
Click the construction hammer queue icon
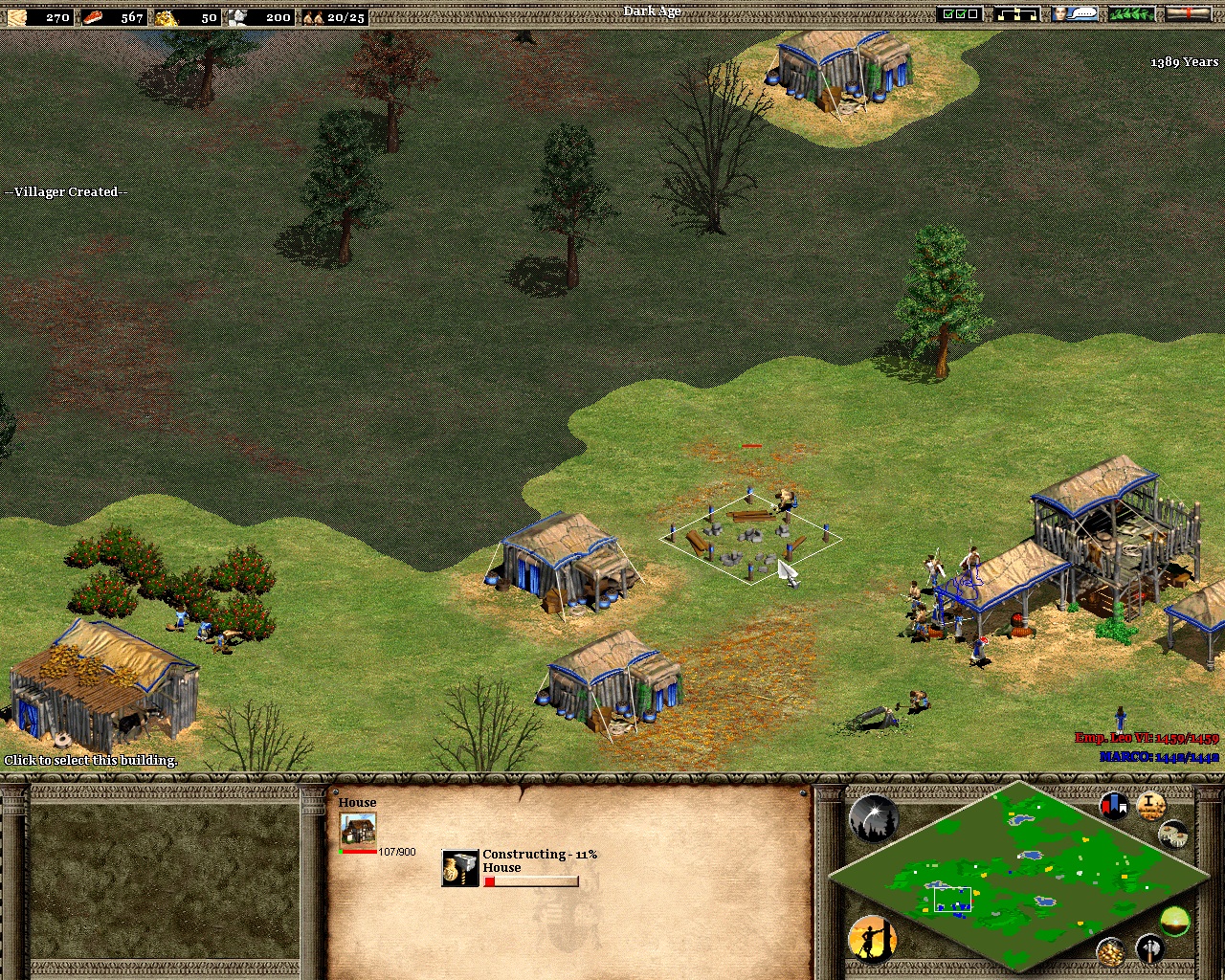tap(460, 868)
